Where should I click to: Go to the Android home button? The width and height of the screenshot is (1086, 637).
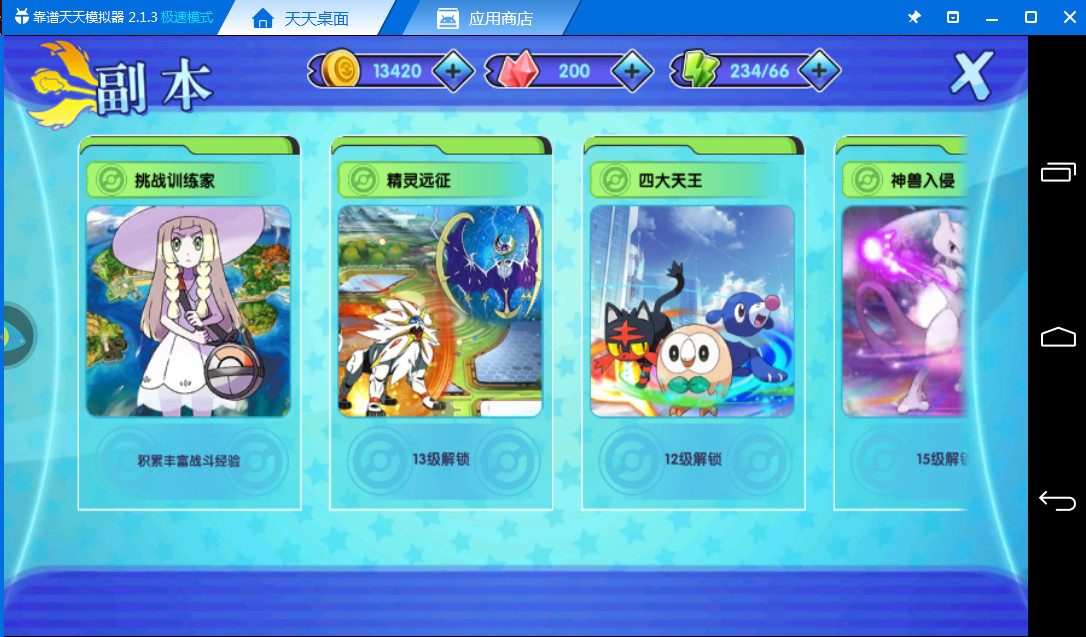(x=1057, y=337)
